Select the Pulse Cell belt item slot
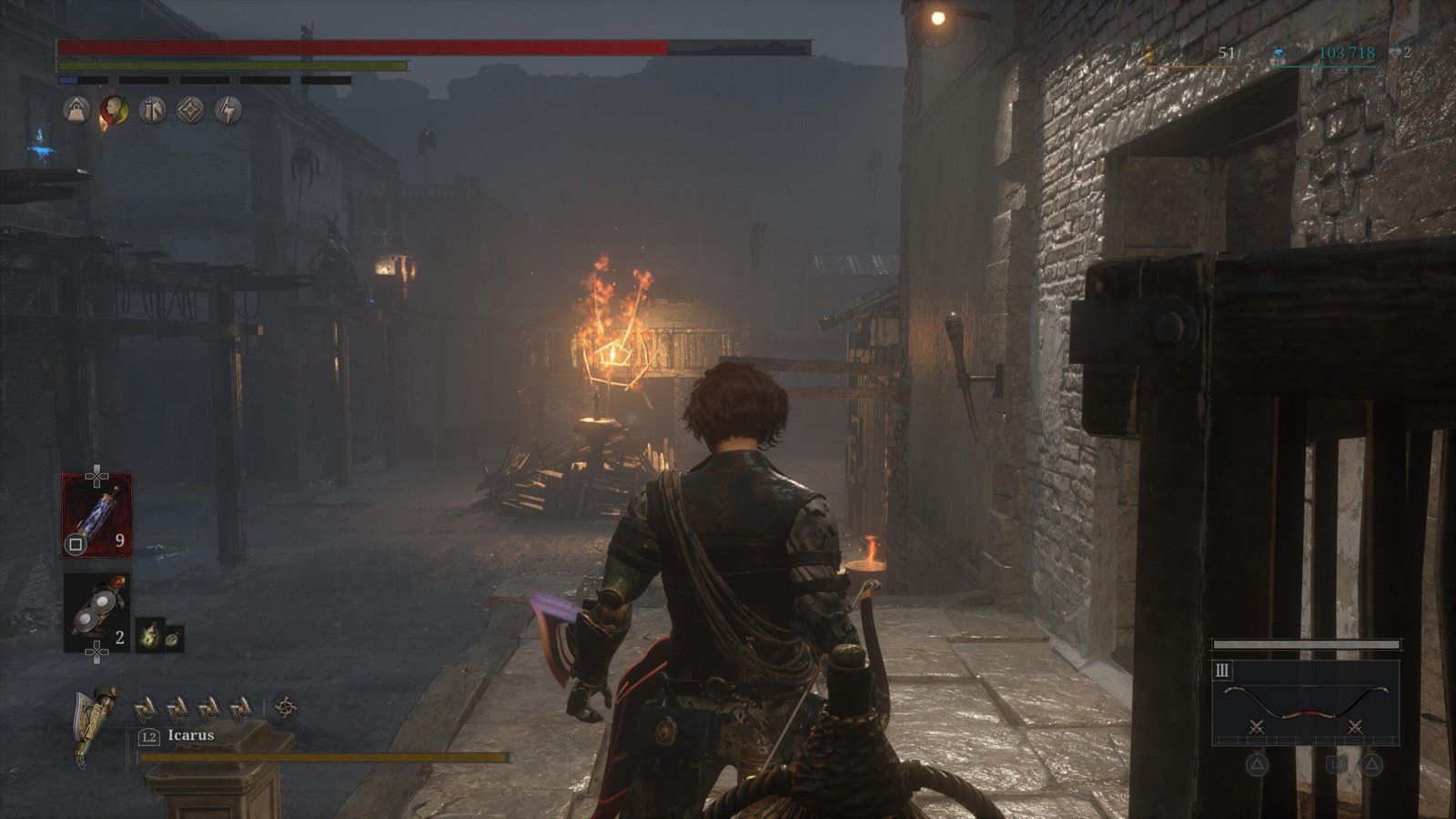This screenshot has height=819, width=1456. click(x=96, y=514)
